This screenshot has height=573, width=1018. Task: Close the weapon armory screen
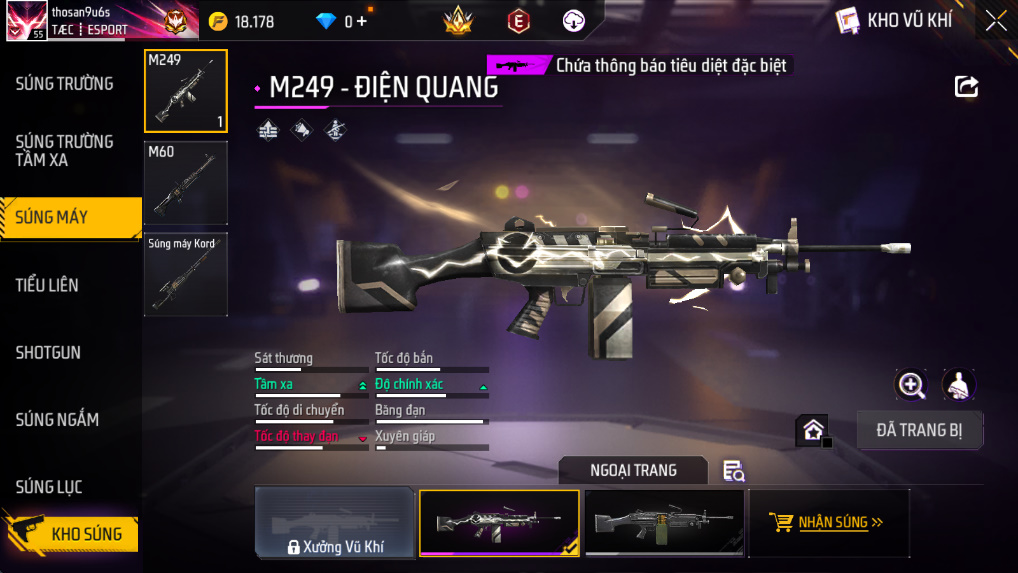(x=996, y=21)
